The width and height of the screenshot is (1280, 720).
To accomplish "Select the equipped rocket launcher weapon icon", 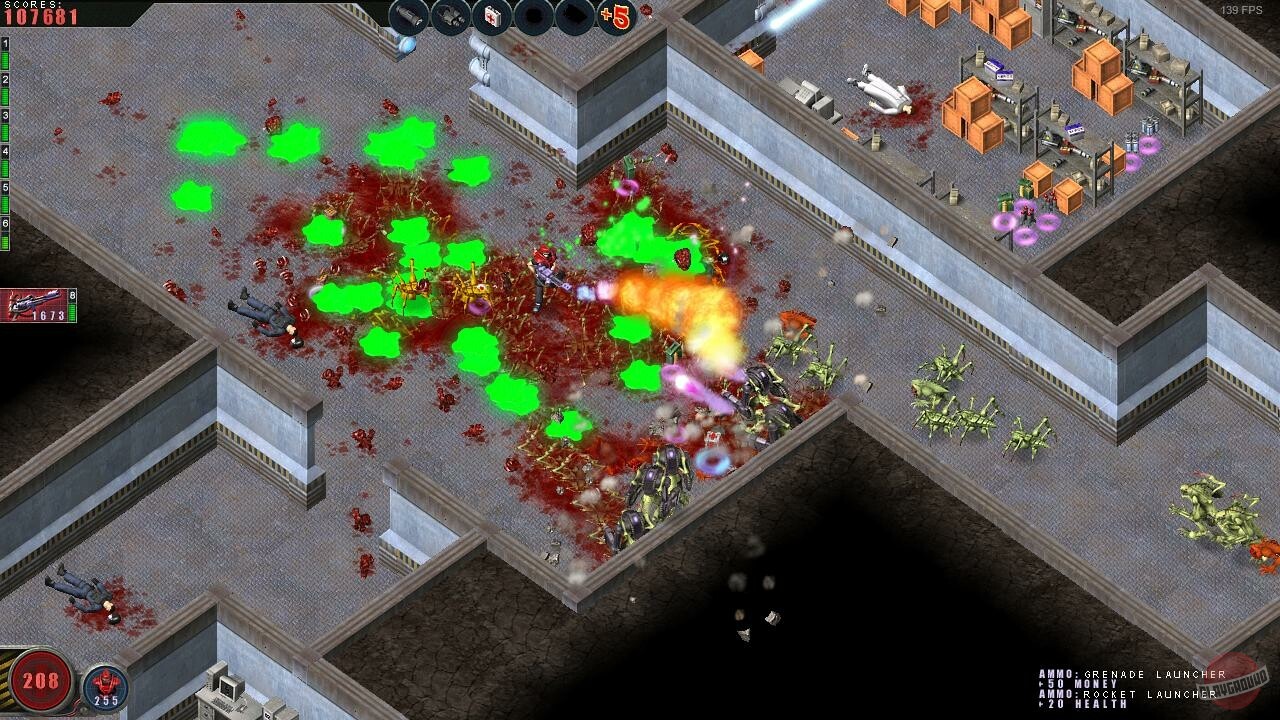I will point(32,300).
